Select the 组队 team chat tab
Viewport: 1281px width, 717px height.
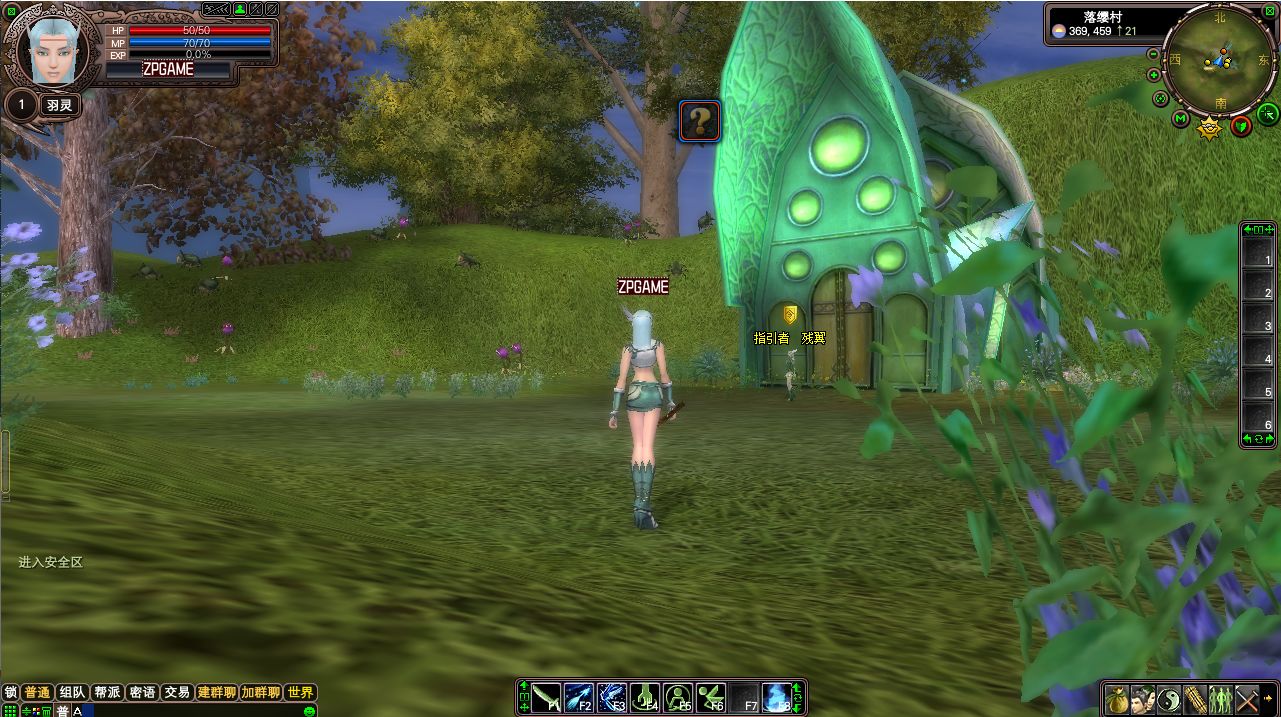click(72, 692)
